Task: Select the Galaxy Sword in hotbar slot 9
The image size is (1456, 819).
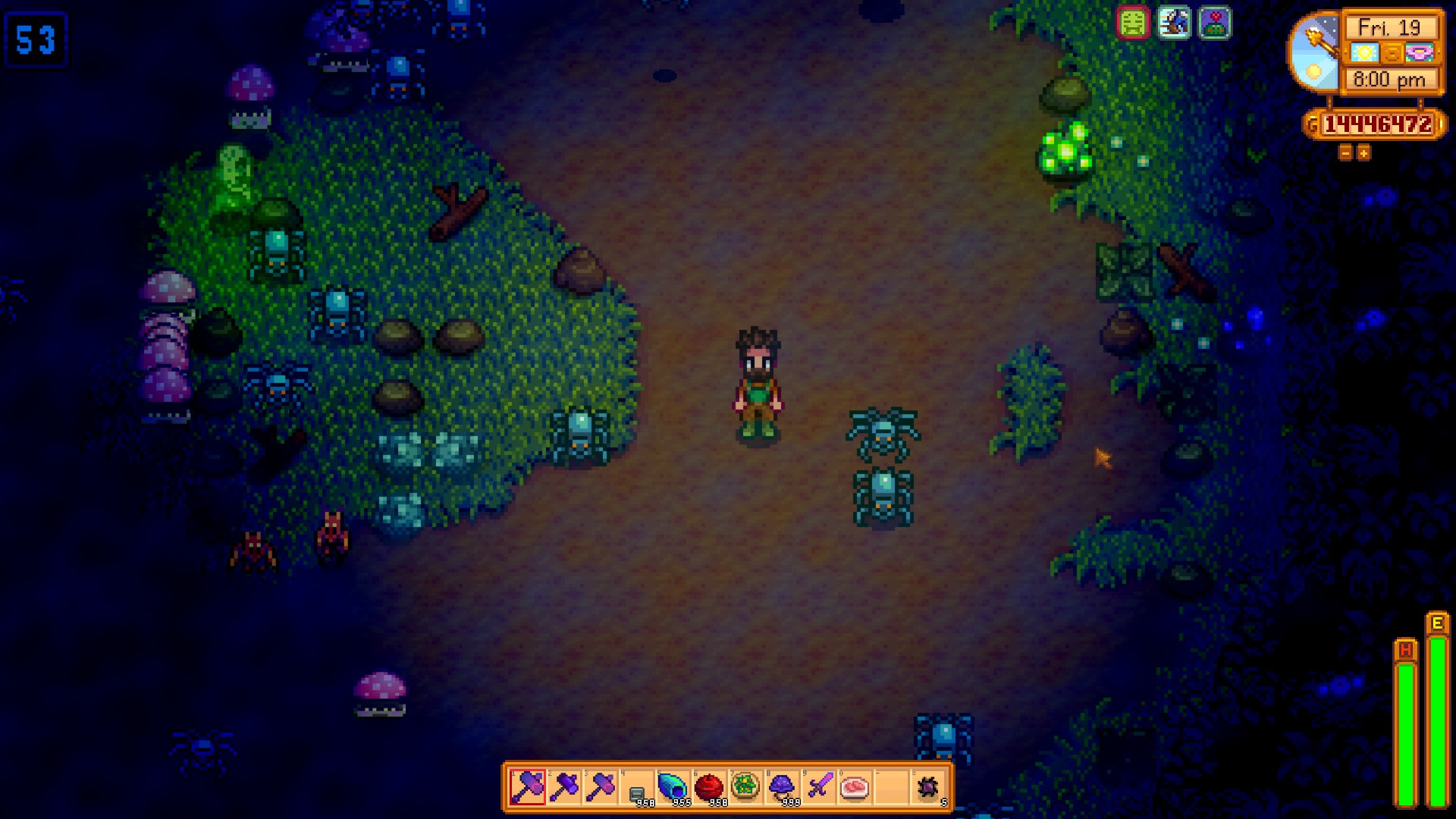Action: (x=818, y=789)
